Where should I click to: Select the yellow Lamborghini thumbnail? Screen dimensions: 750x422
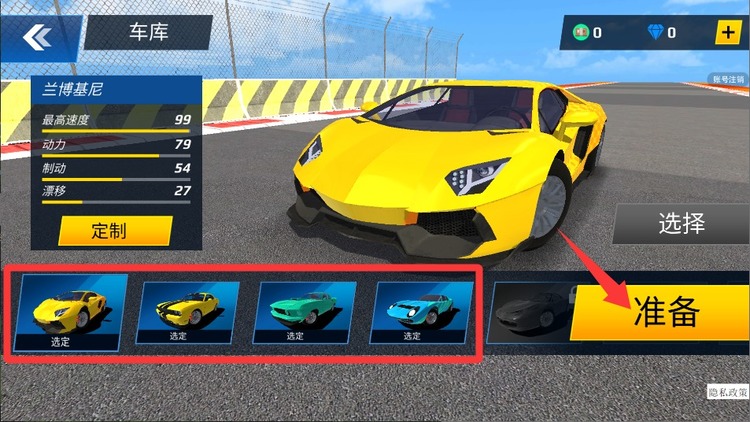72,310
